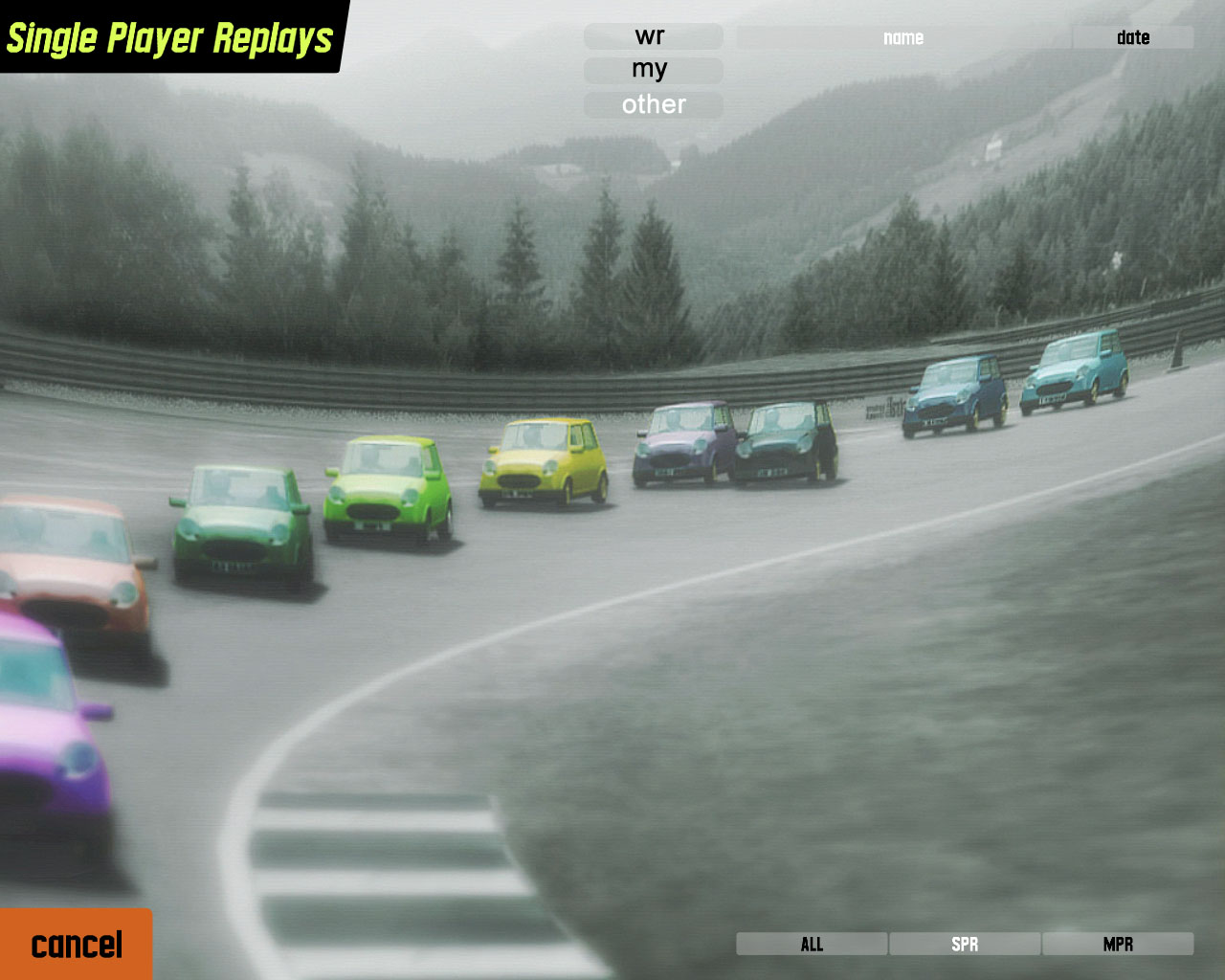Select the "wr" replay category
Screen dimensions: 1225x980
pos(653,36)
